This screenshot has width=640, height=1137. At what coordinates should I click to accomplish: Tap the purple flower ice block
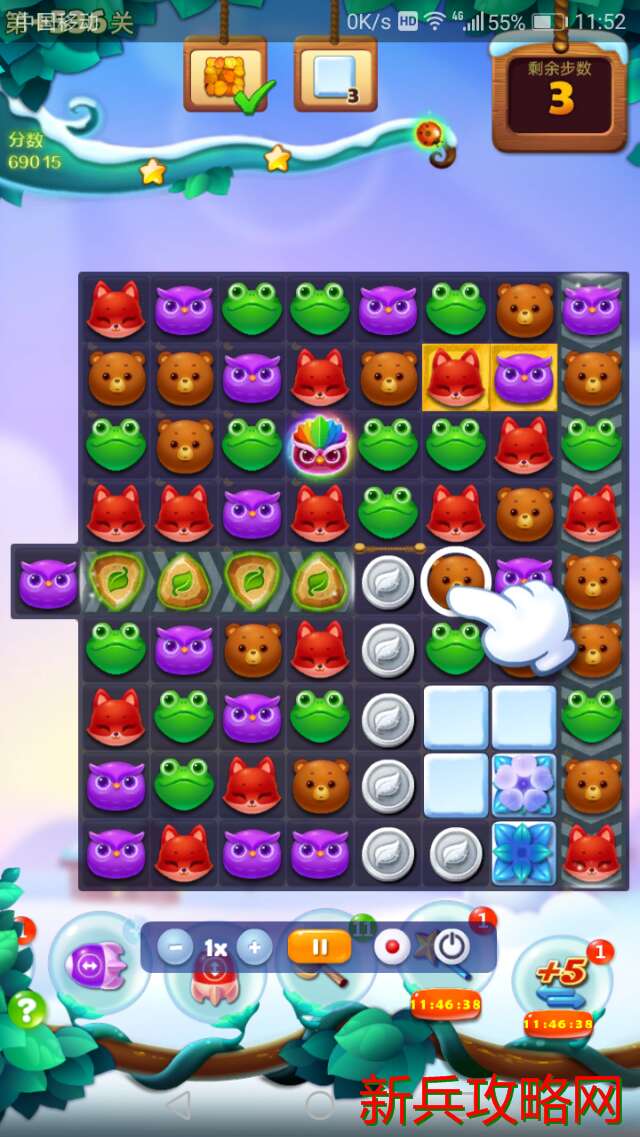(524, 785)
